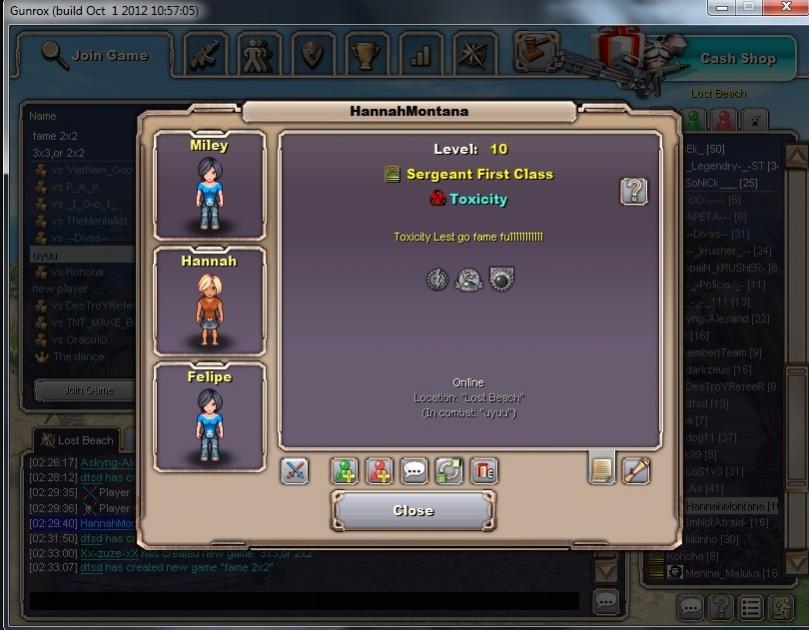Open the scroll and quill tab
Image resolution: width=809 pixels, height=630 pixels.
(x=636, y=469)
